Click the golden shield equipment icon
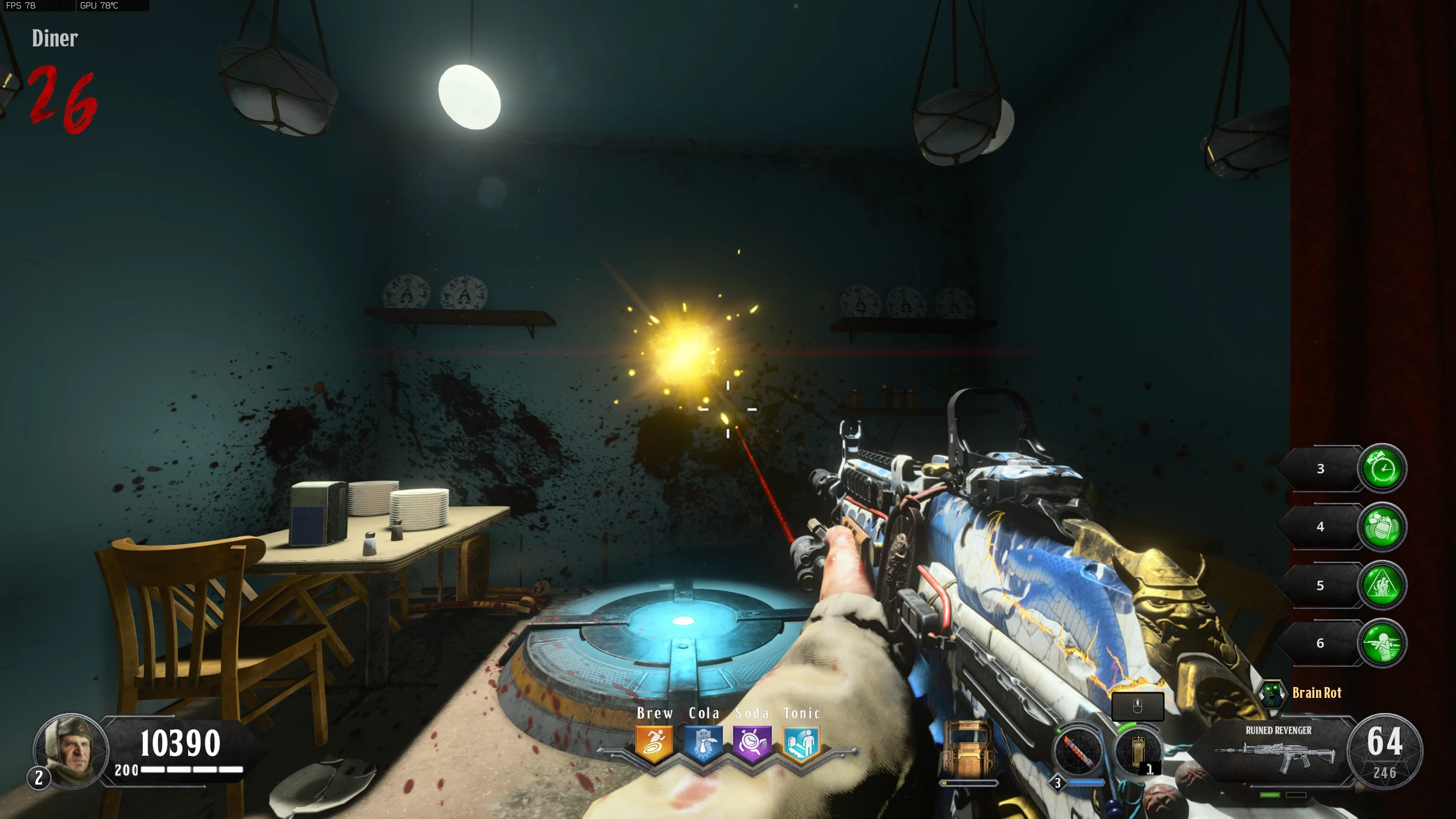 point(968,750)
